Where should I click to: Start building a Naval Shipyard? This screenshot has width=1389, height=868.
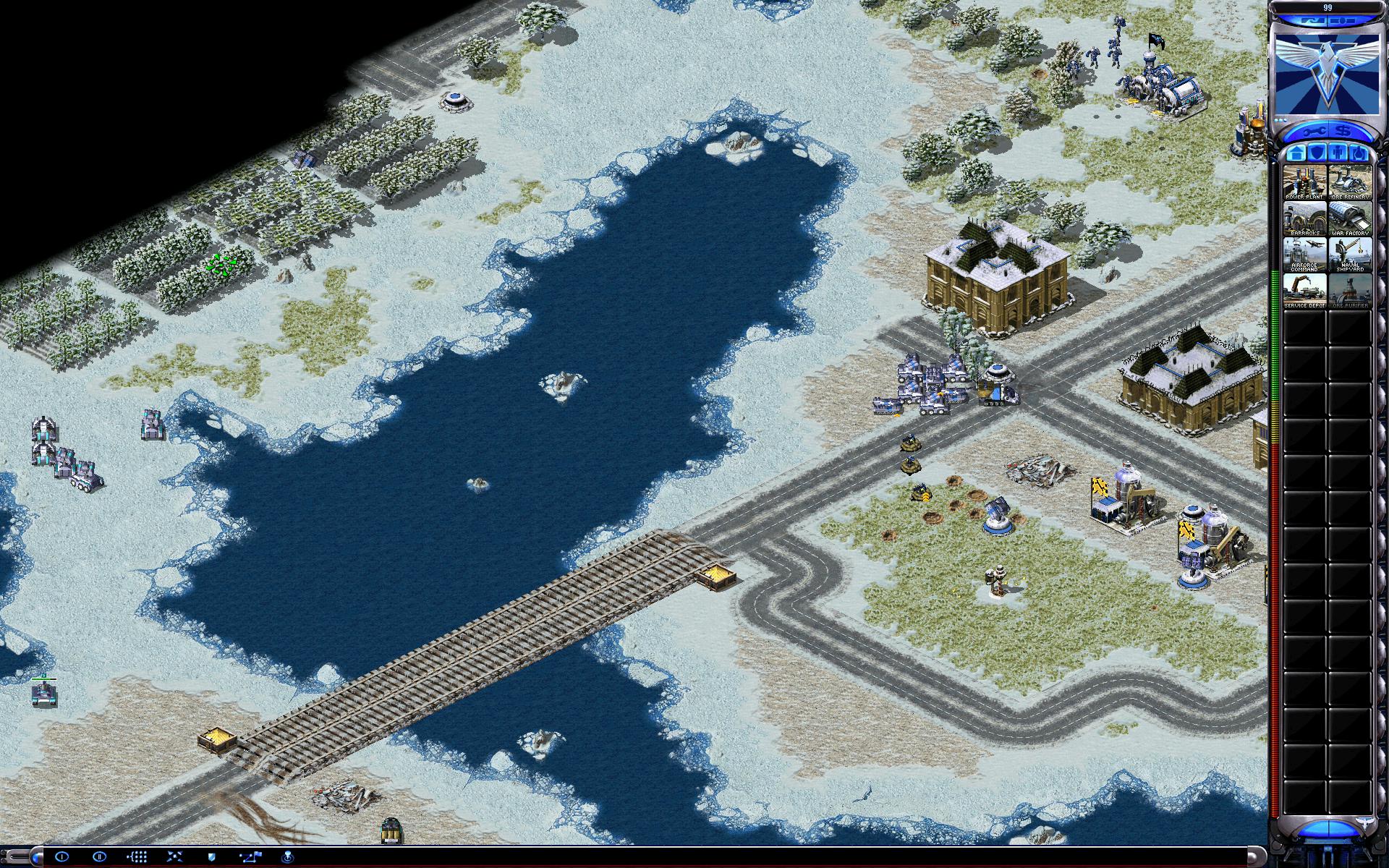tap(1350, 255)
